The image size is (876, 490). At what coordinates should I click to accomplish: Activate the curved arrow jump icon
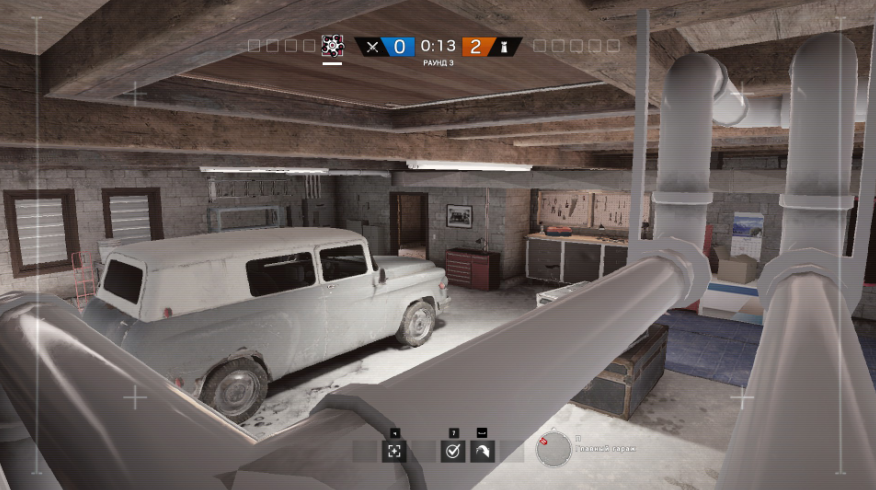point(482,451)
